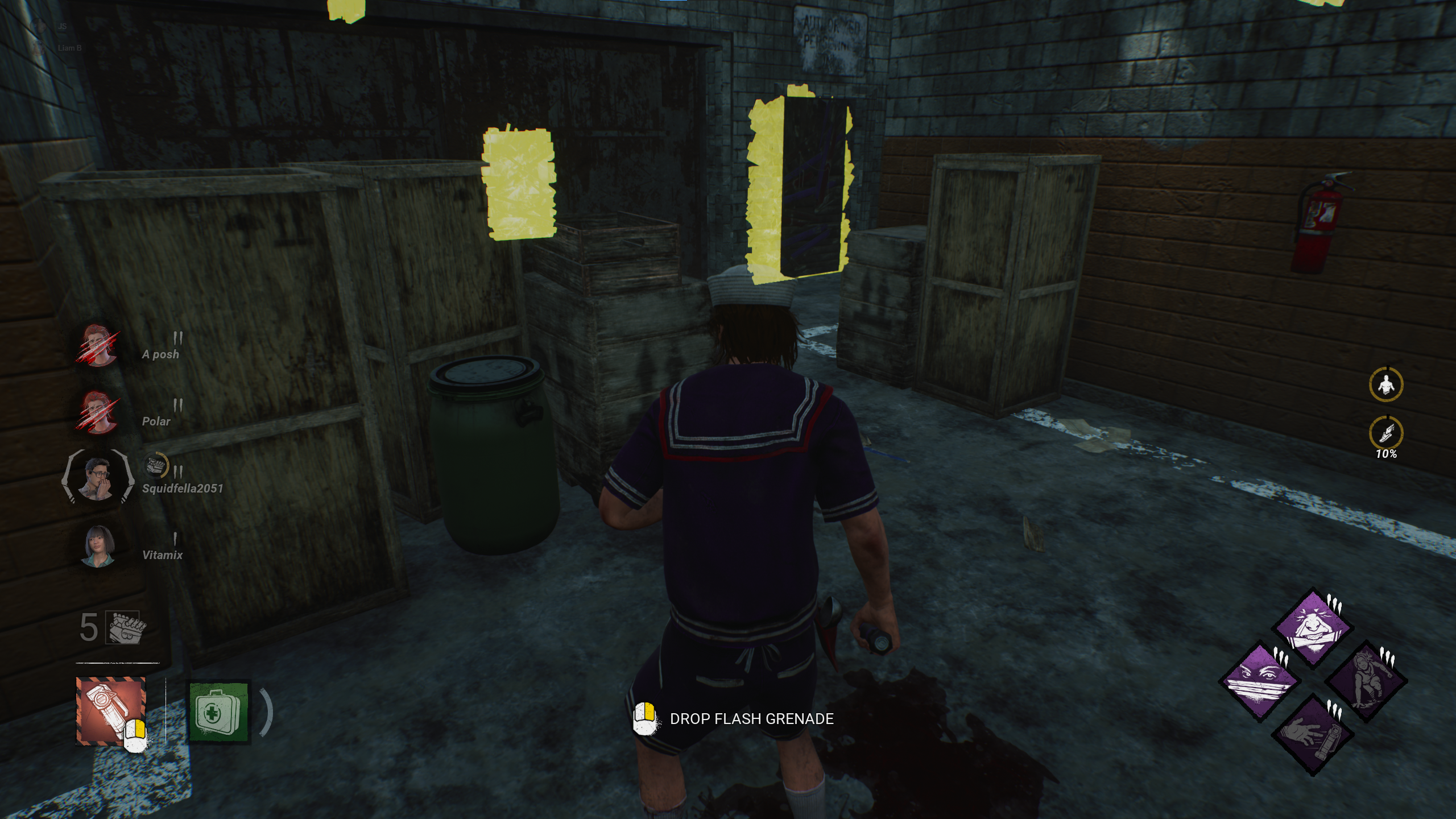Viewport: 1456px width, 819px height.
Task: Click the yellow-highlighted locker by the doorway
Action: tap(796, 188)
